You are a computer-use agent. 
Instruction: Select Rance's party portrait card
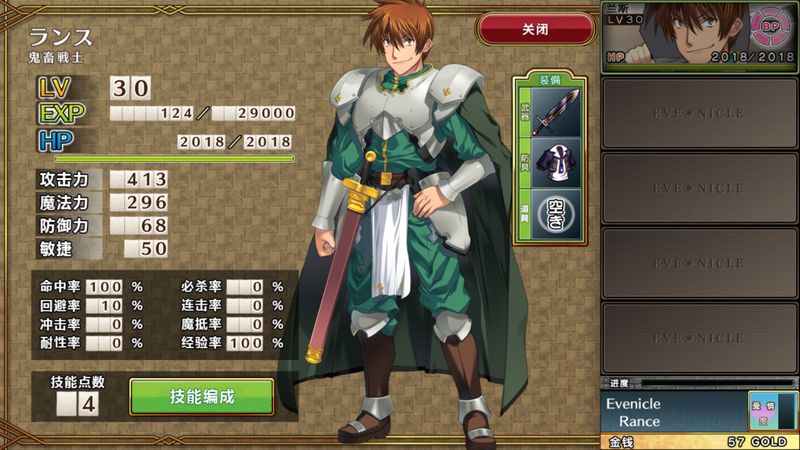coord(700,36)
